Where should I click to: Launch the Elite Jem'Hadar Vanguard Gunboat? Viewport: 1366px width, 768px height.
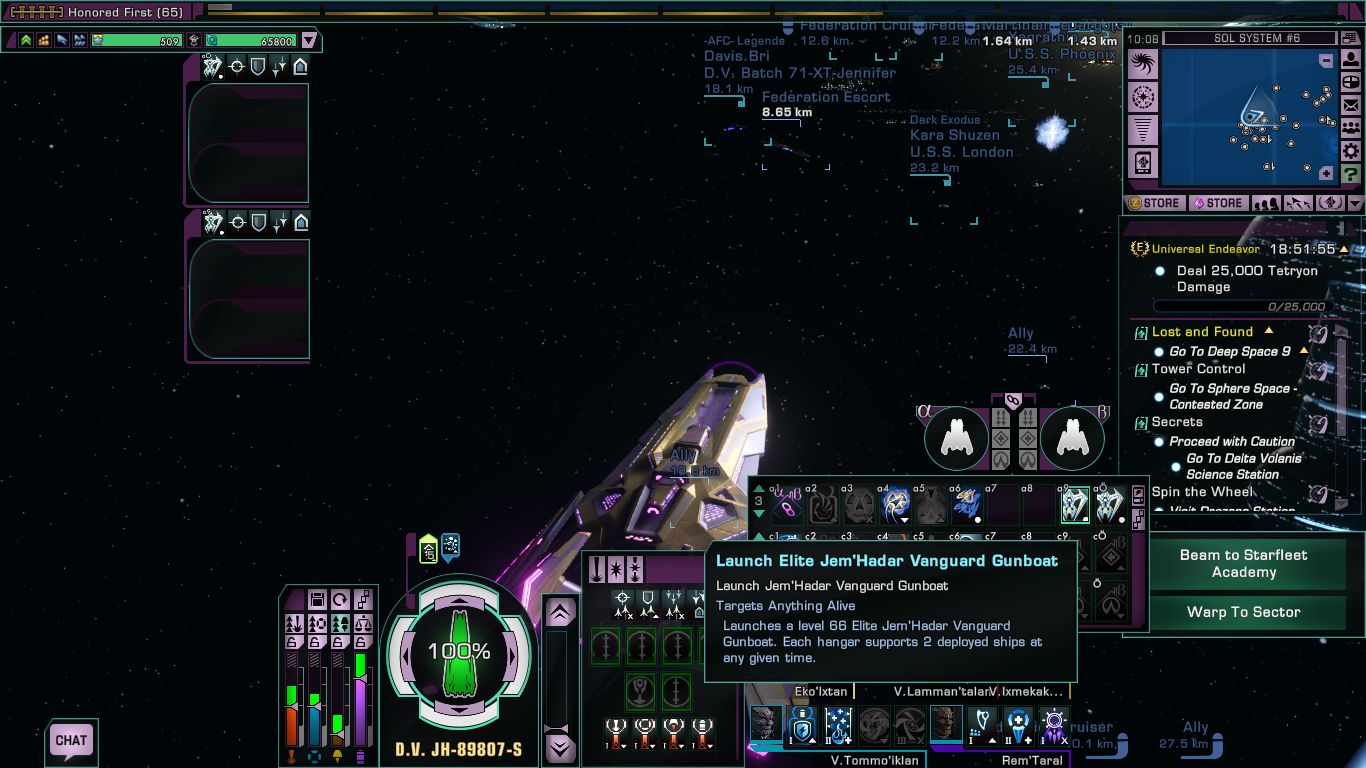(x=1075, y=505)
